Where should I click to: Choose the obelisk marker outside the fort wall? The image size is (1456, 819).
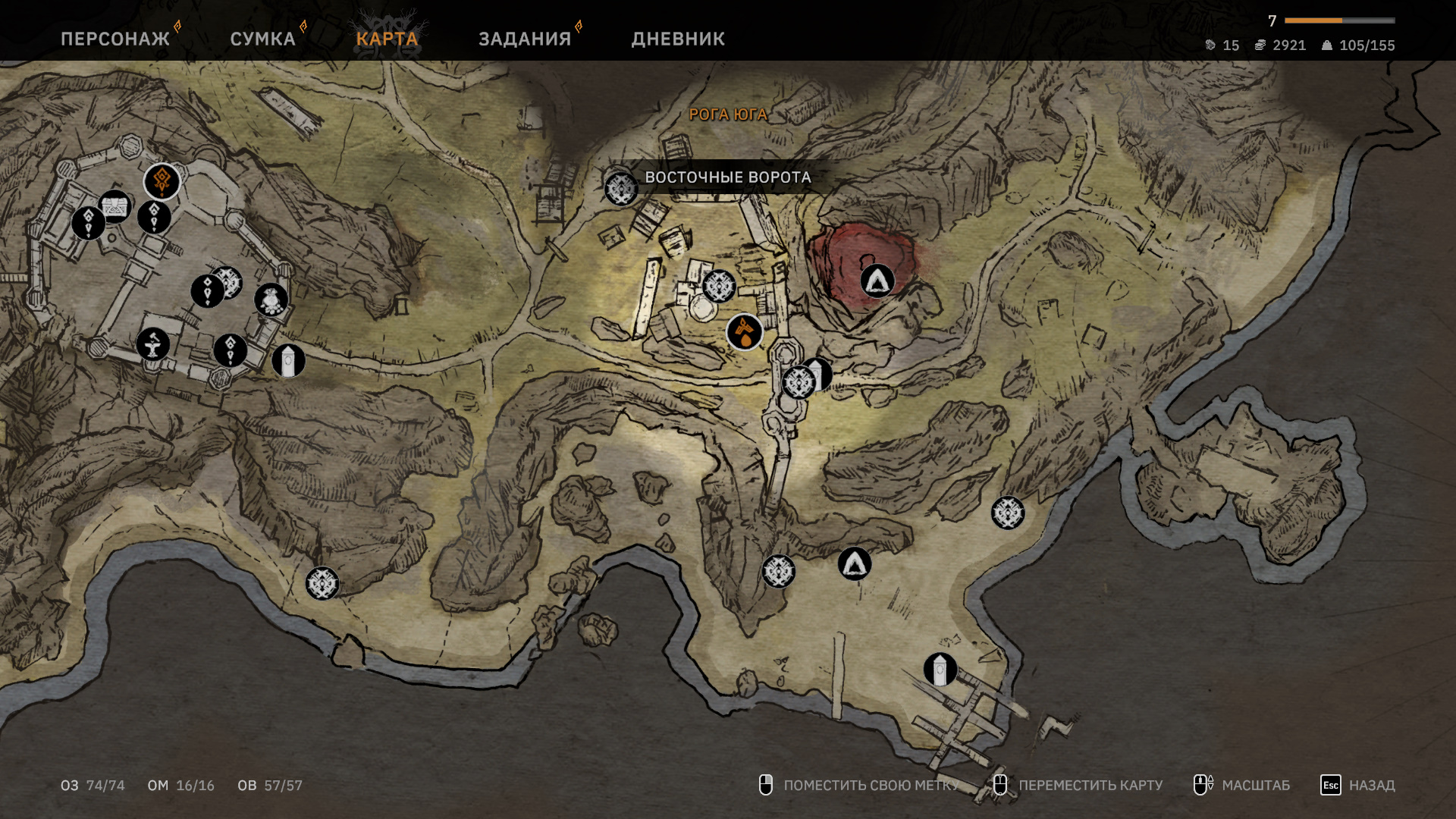tap(288, 361)
